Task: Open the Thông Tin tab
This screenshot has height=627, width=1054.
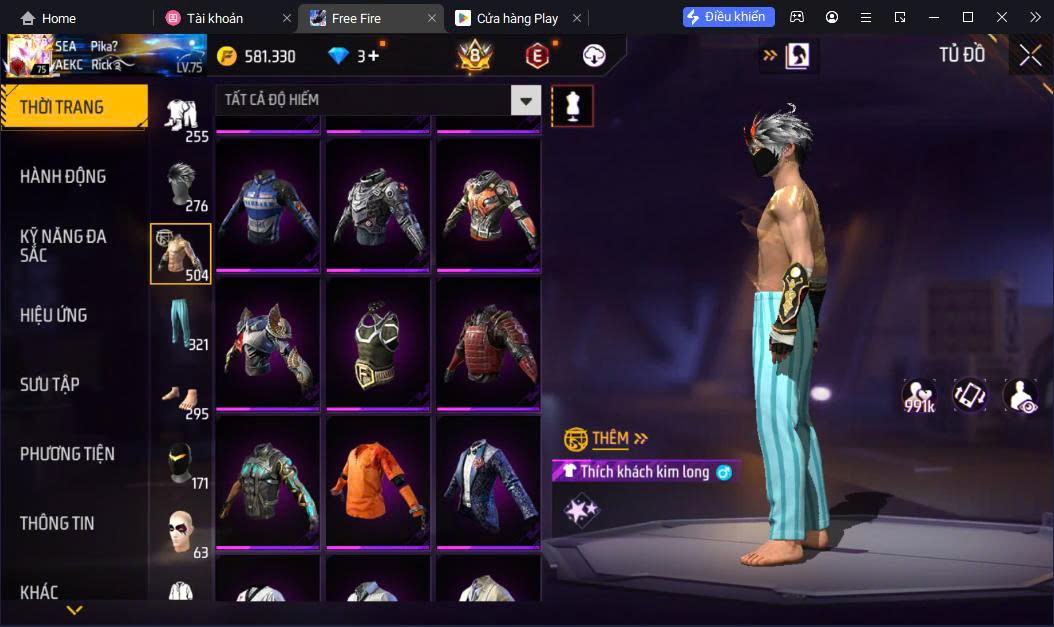Action: point(57,523)
